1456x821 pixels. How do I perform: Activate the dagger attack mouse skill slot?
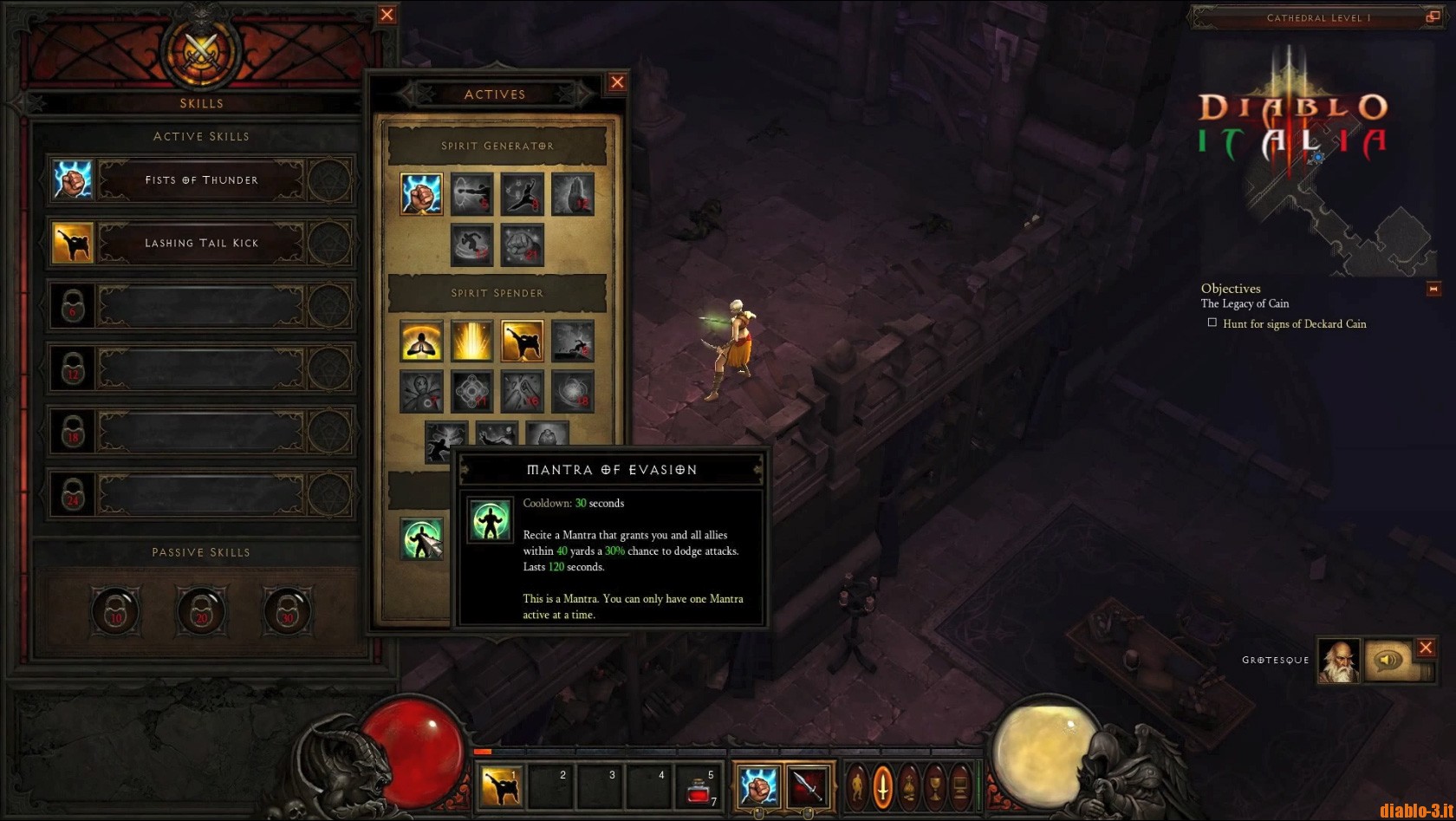808,786
